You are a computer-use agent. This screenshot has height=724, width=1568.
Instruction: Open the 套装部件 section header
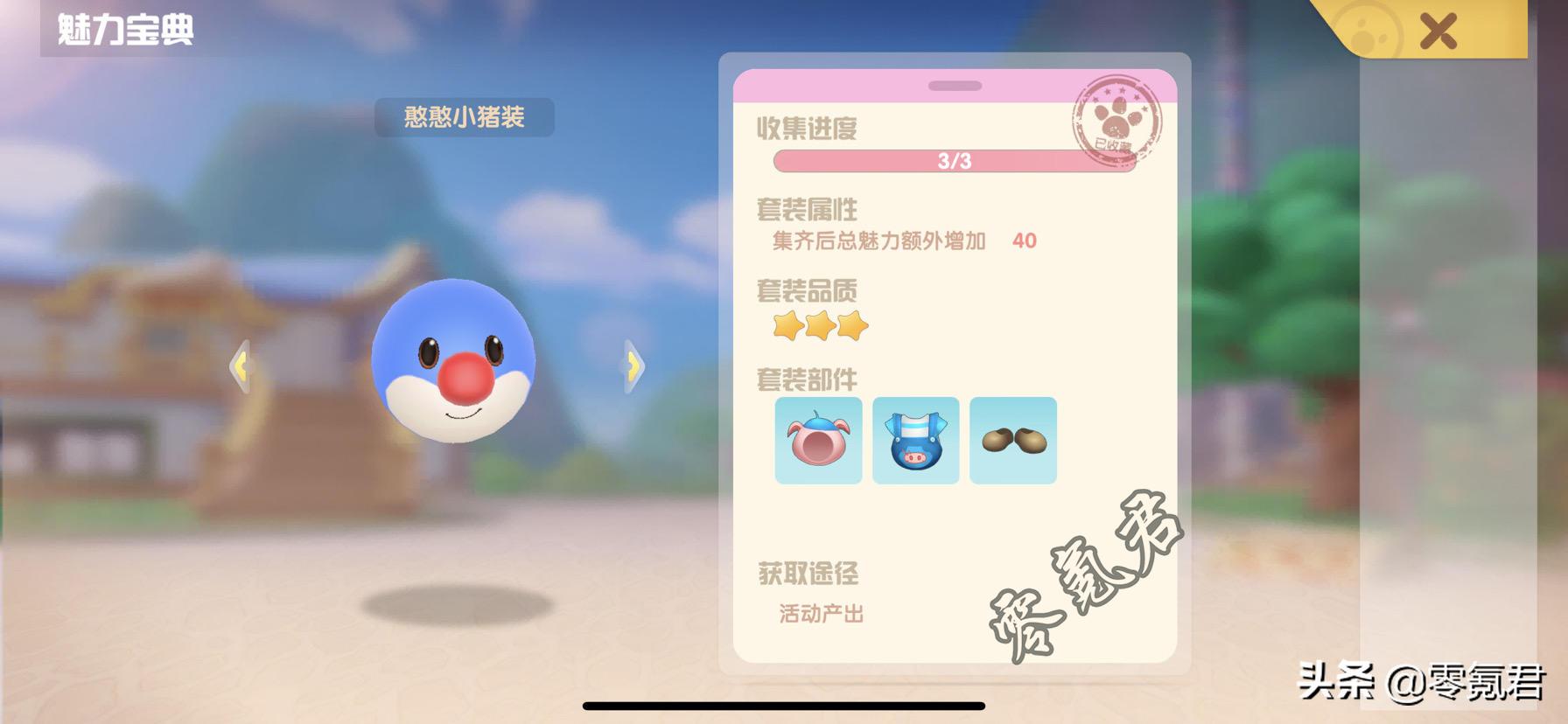click(806, 379)
